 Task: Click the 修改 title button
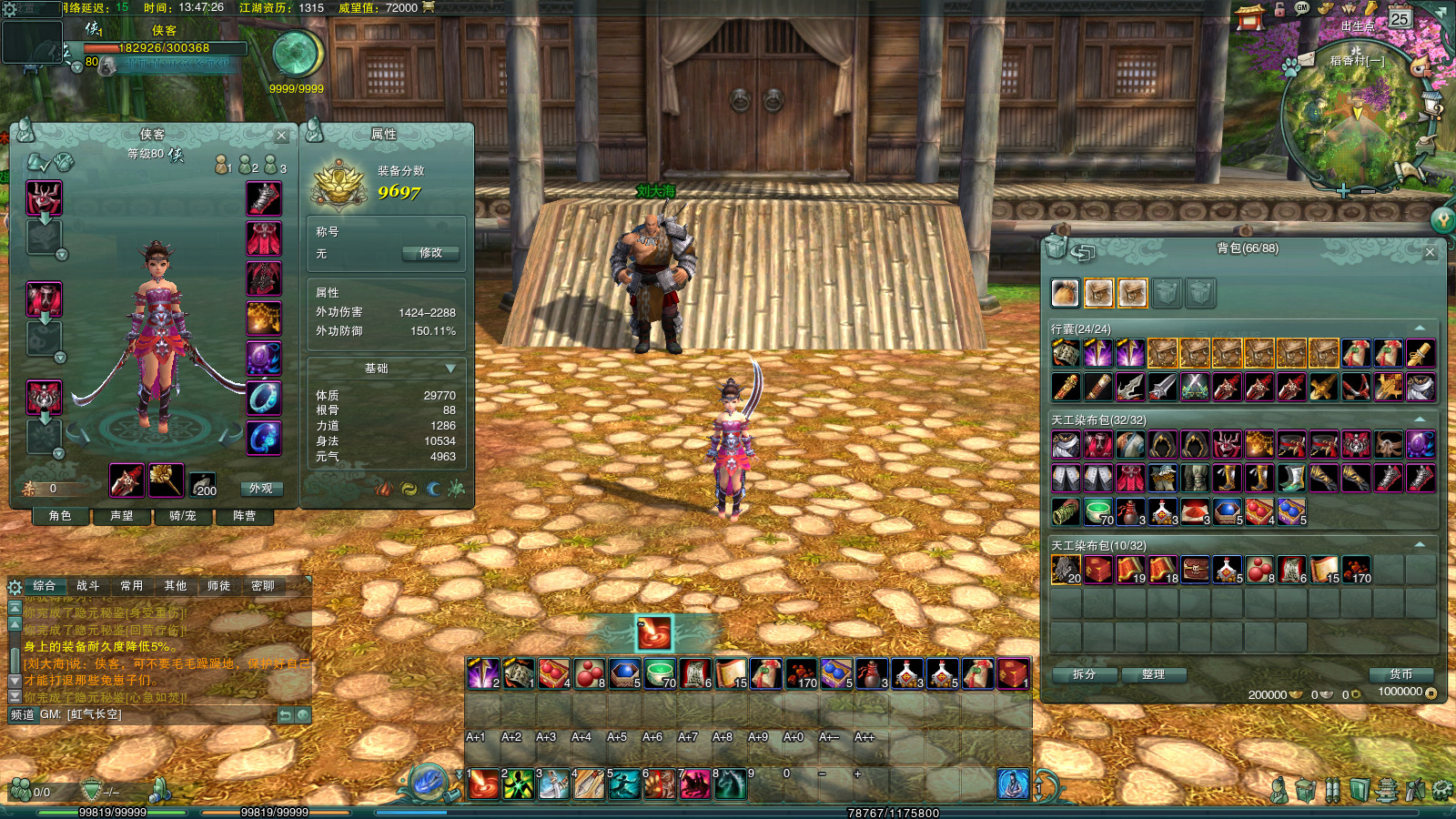(430, 253)
